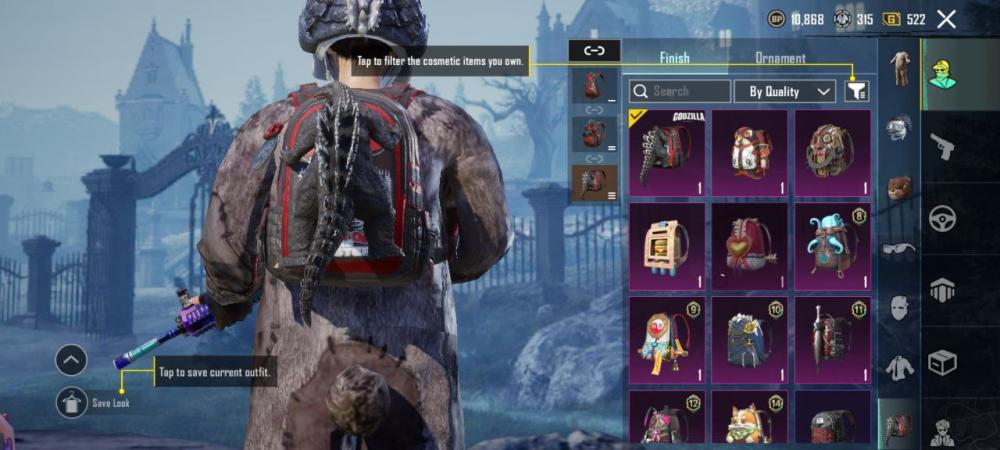Open the steering wheel vehicle category
The width and height of the screenshot is (1000, 450).
(942, 218)
